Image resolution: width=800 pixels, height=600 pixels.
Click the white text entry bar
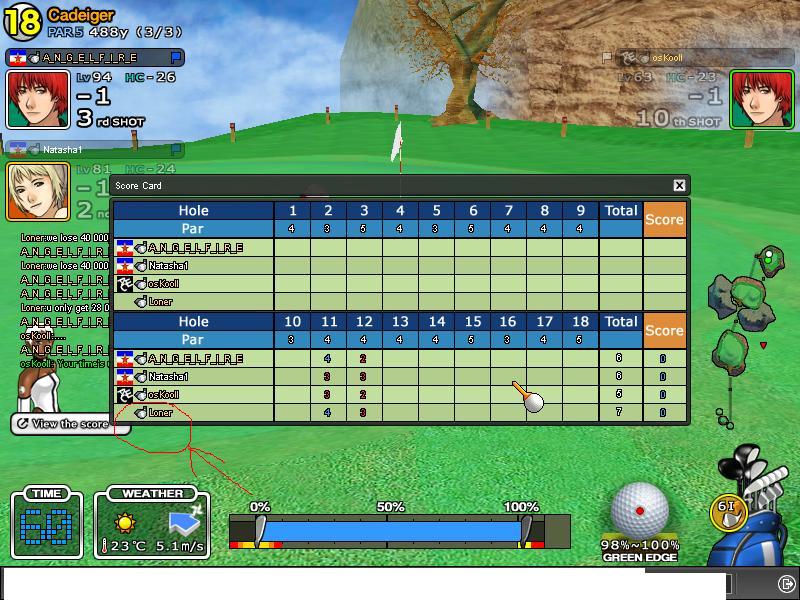pos(364,583)
